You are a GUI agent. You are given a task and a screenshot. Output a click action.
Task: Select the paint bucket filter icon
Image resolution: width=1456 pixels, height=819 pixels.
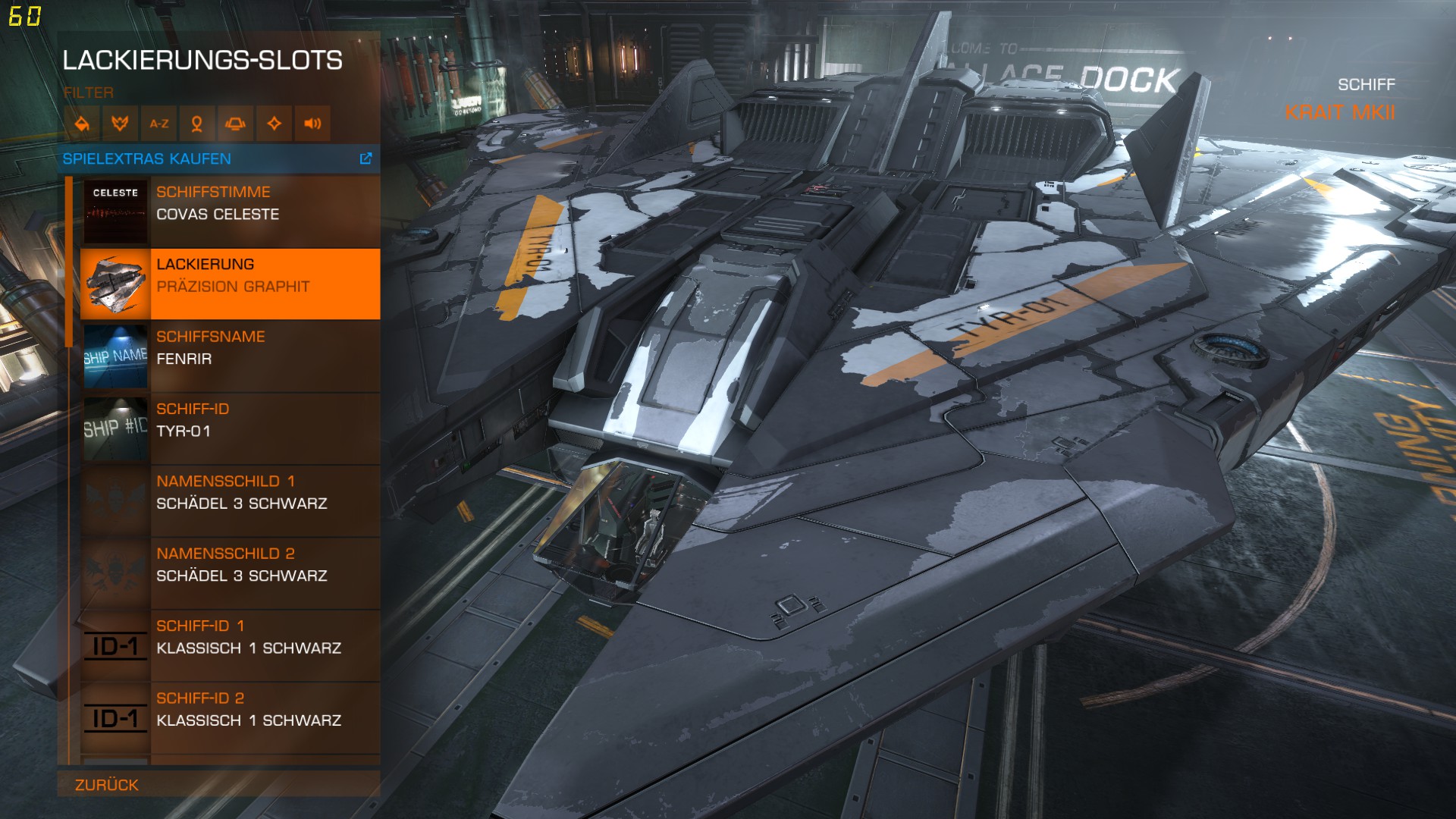pyautogui.click(x=82, y=124)
